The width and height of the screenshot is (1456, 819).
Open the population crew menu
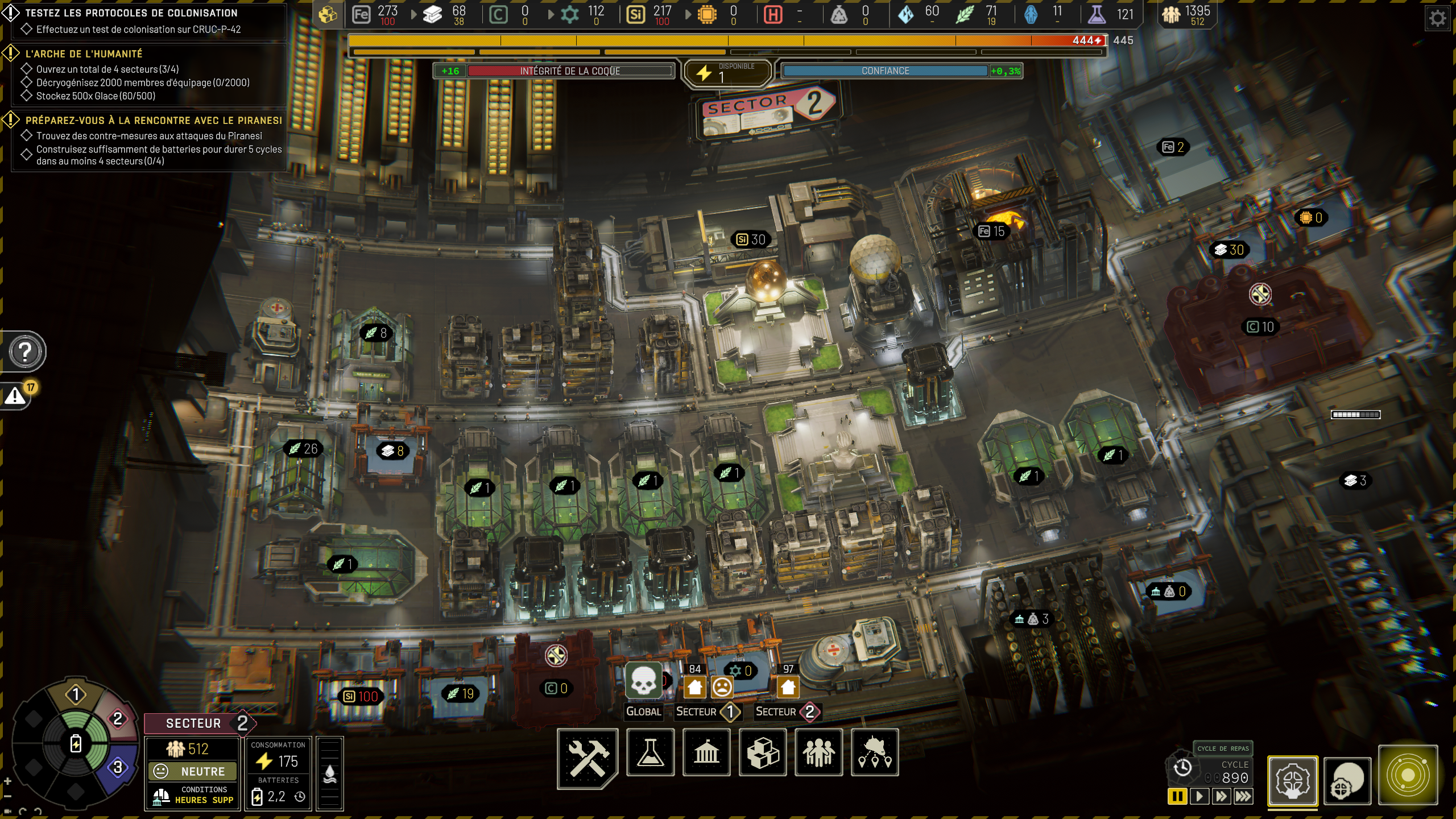818,753
